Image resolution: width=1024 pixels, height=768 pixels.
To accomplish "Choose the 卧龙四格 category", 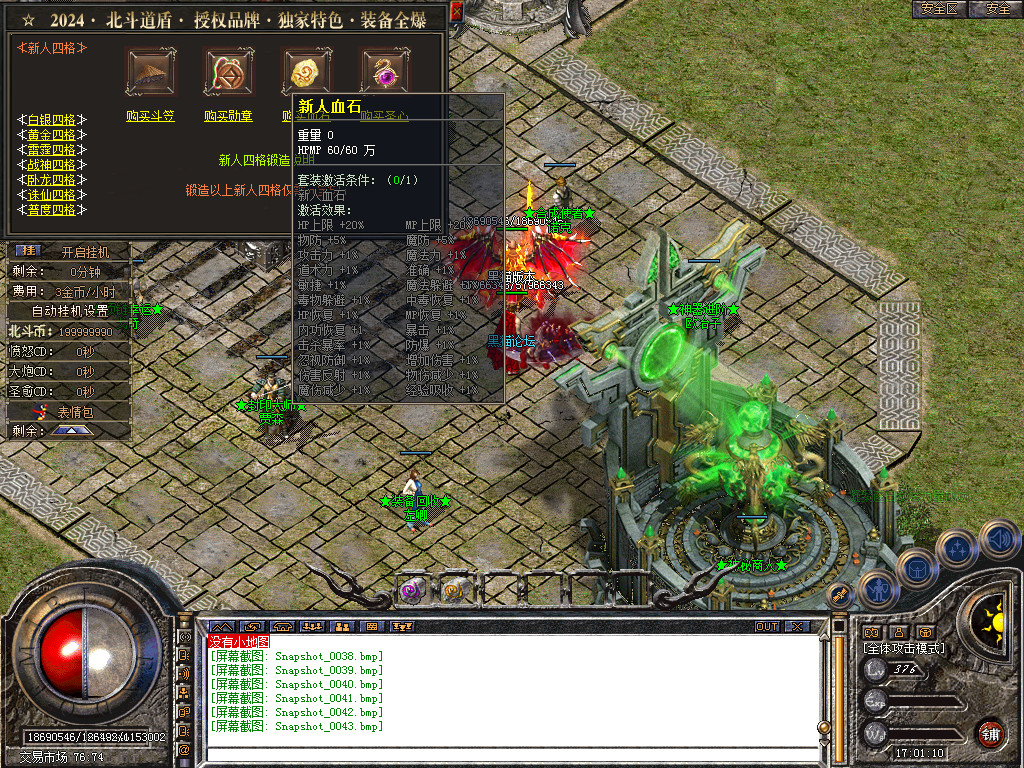I will pyautogui.click(x=52, y=180).
